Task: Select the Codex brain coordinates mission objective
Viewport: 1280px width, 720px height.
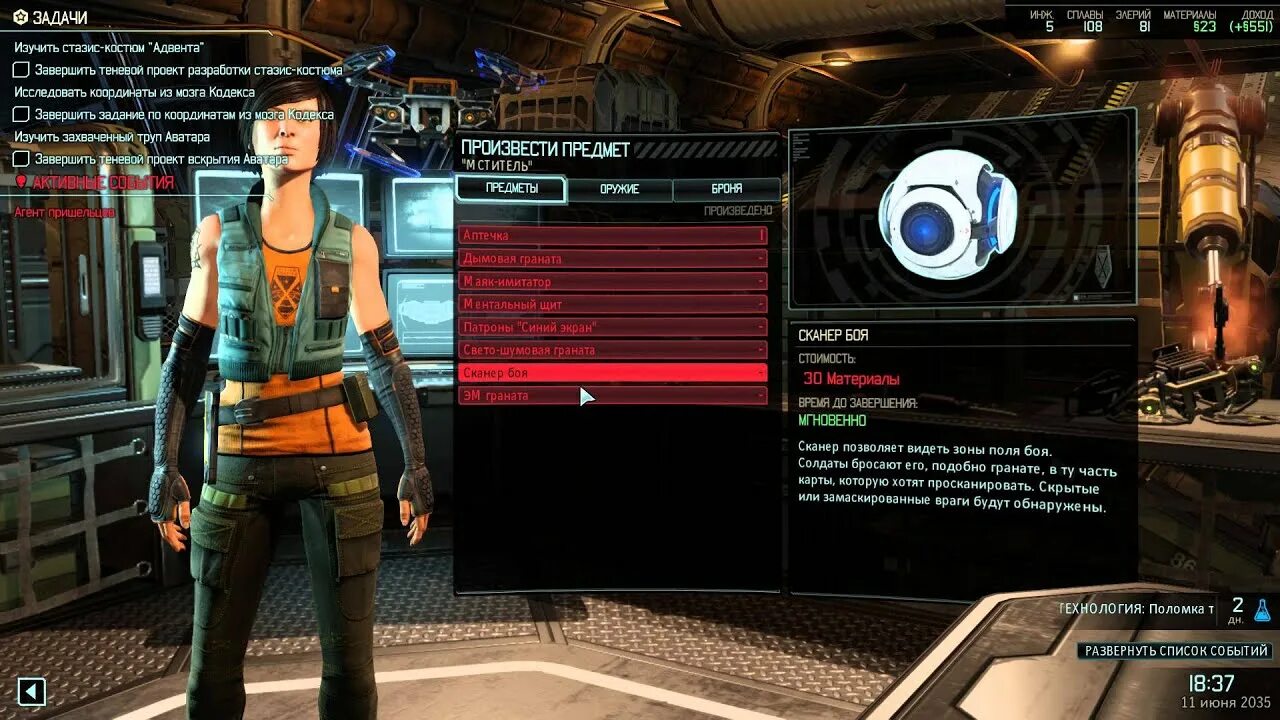Action: pyautogui.click(x=184, y=115)
